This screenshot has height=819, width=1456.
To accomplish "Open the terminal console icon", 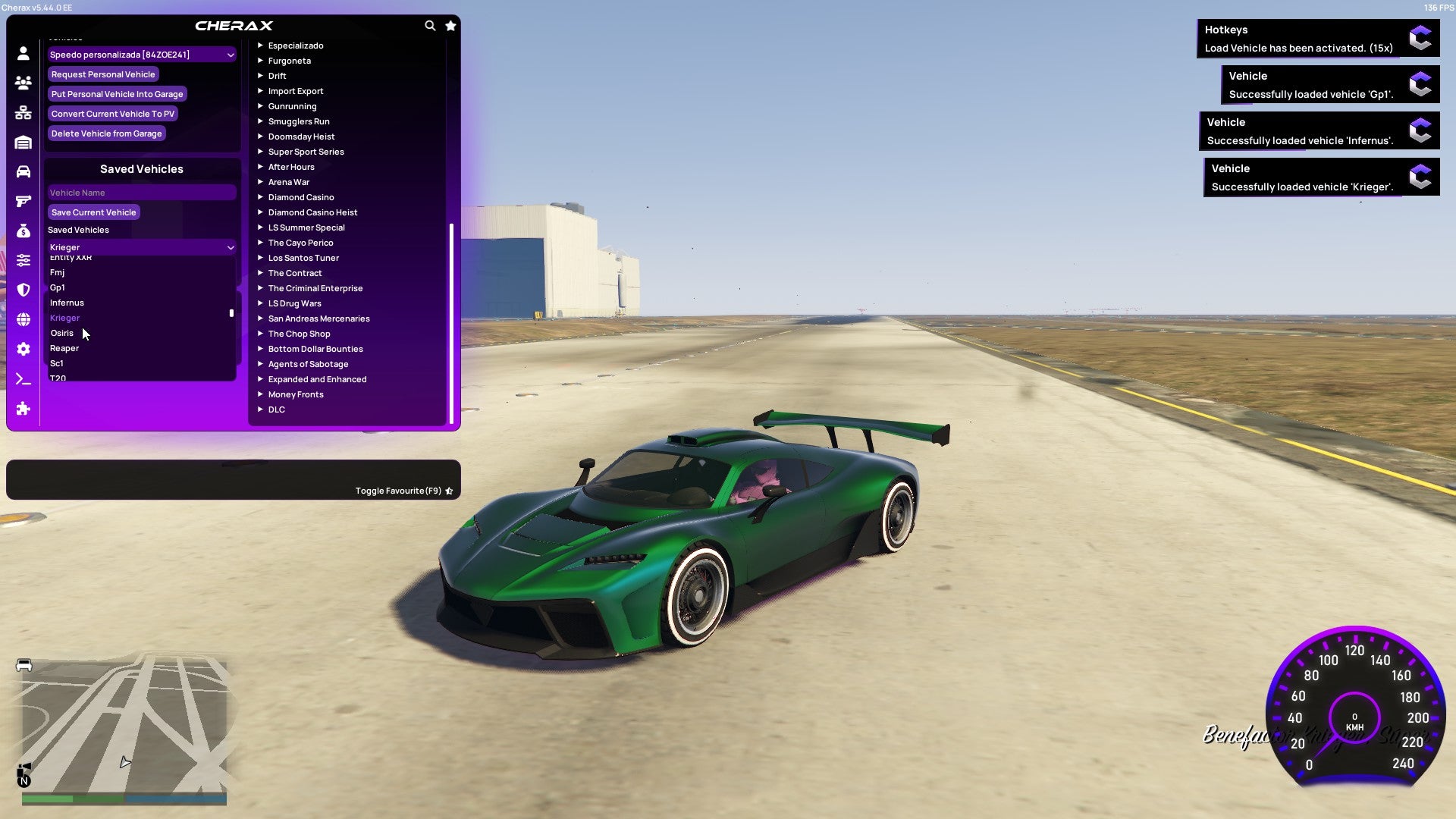I will point(23,379).
